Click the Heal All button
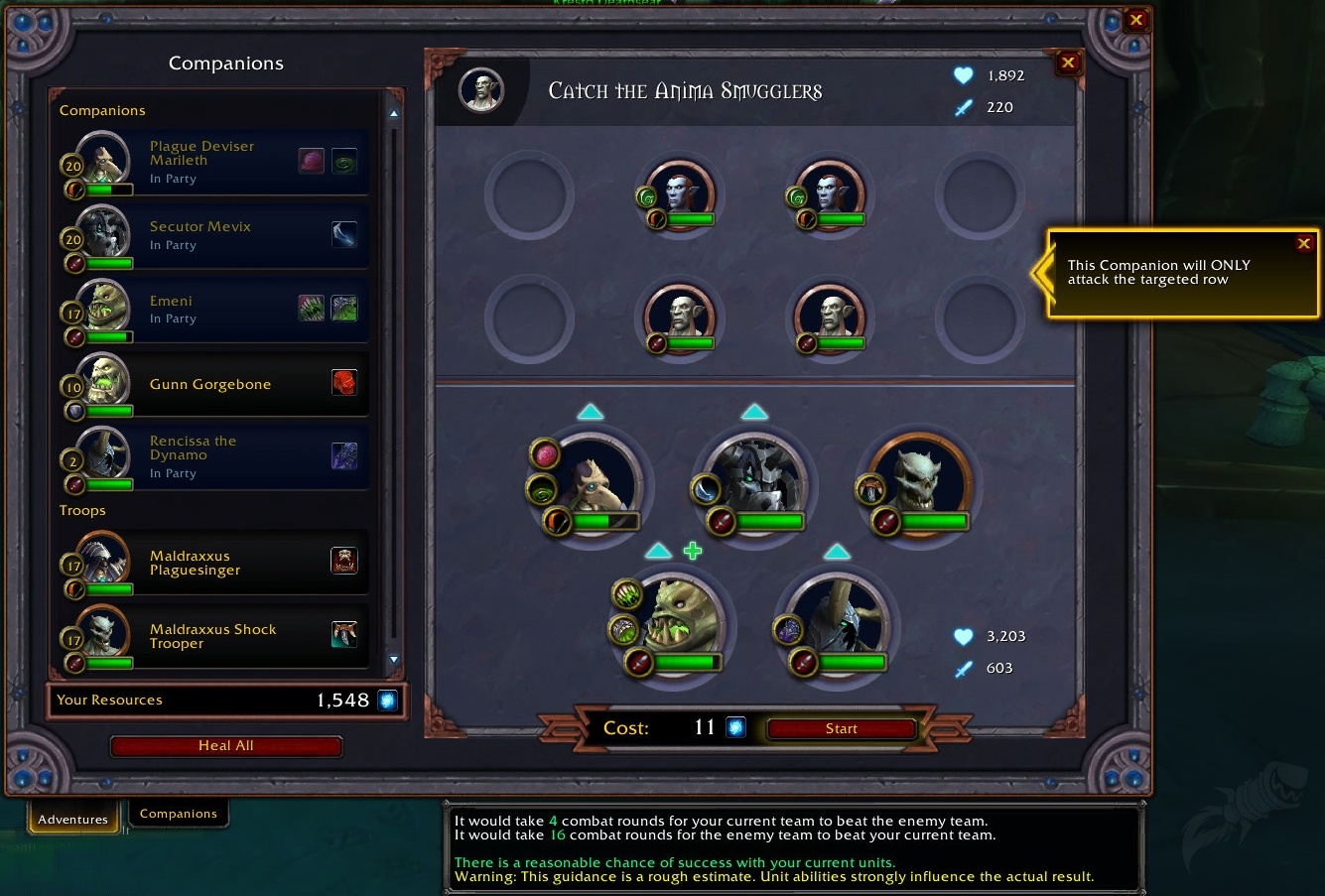Screen dimensions: 1325x896 [x=226, y=746]
